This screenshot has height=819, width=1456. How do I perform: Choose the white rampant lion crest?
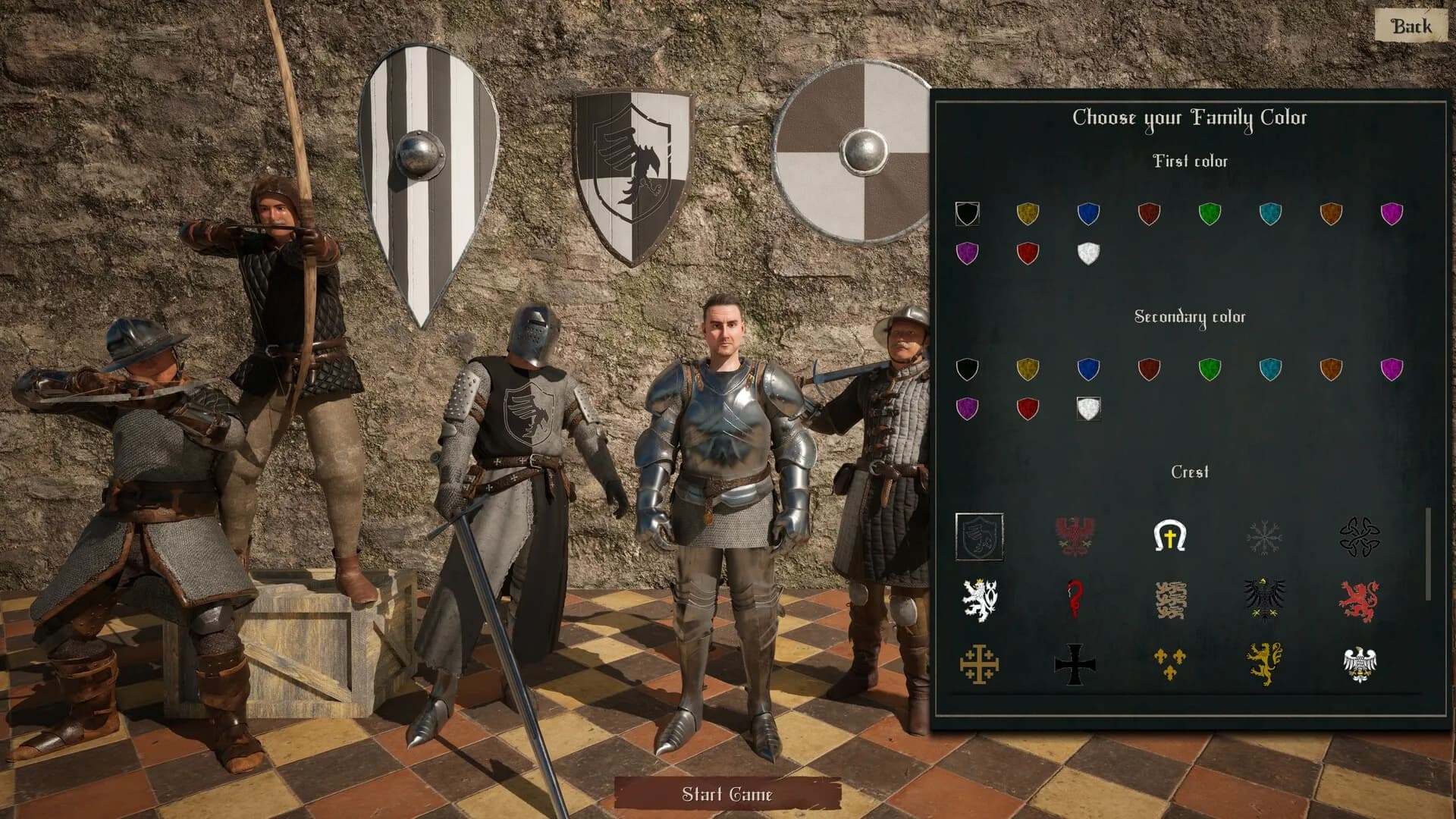pyautogui.click(x=979, y=600)
